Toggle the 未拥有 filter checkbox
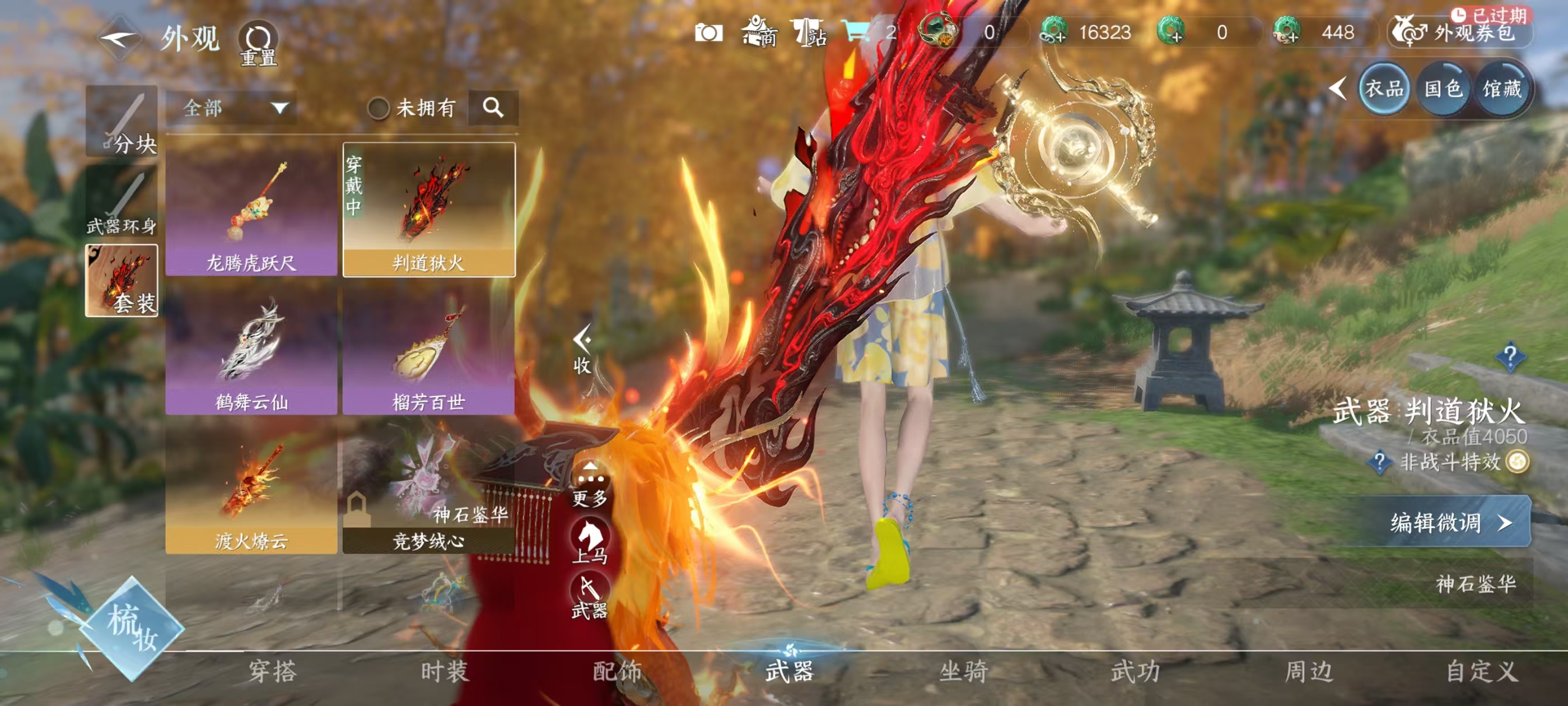The width and height of the screenshot is (1568, 706). [x=379, y=109]
